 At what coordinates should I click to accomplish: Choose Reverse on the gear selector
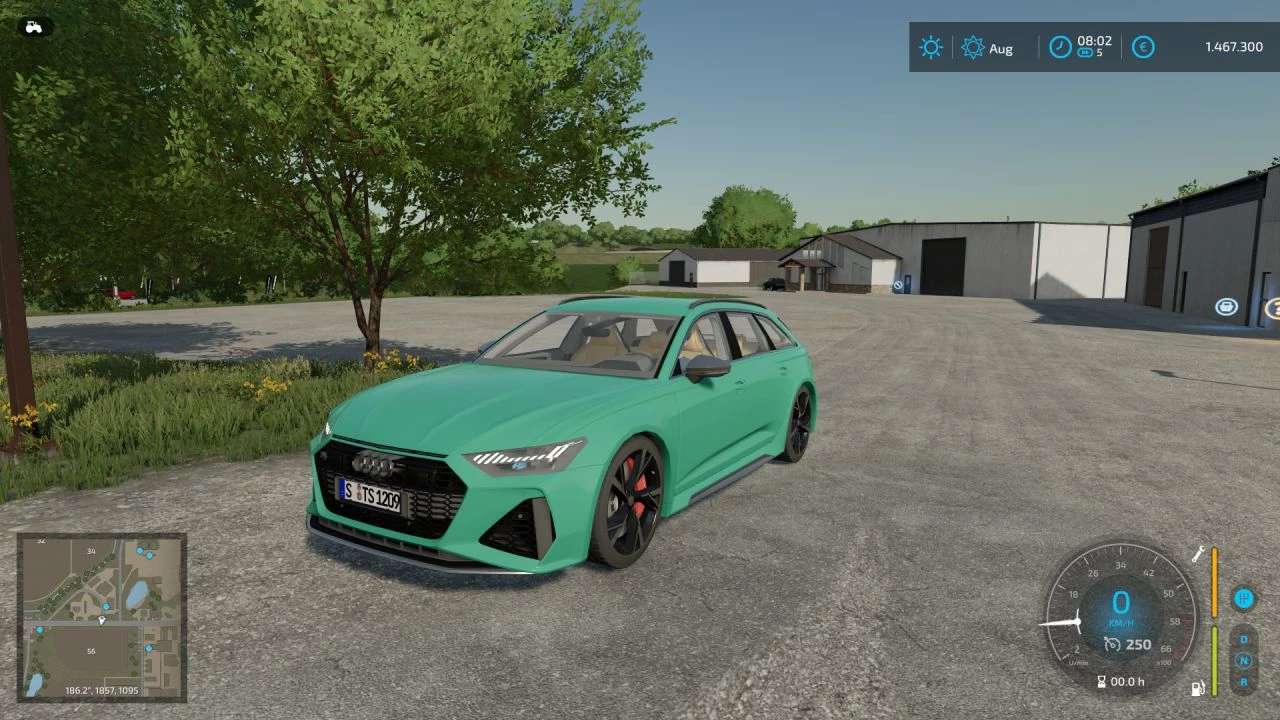pyautogui.click(x=1244, y=682)
